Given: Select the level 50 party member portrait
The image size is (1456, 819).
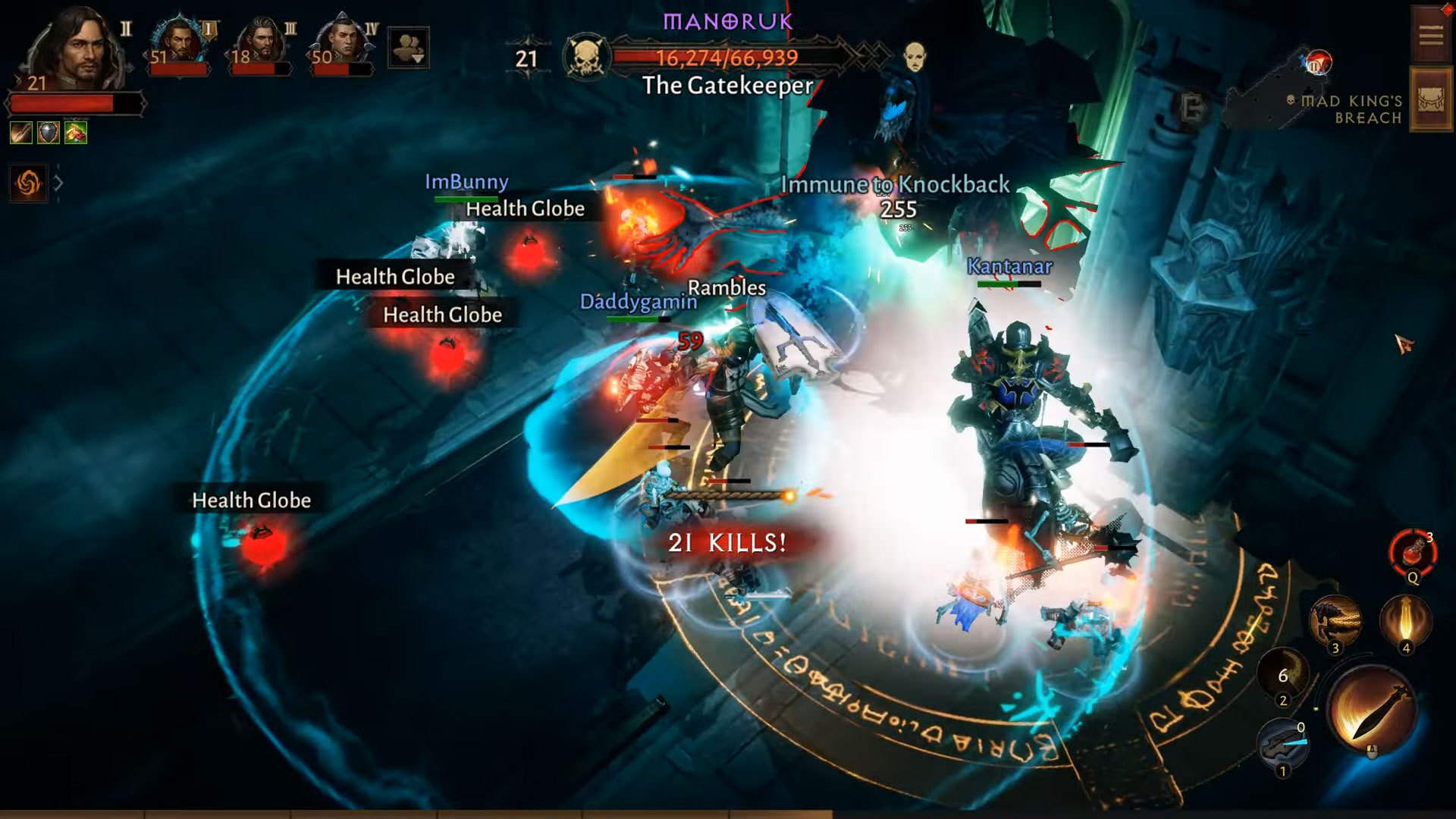Looking at the screenshot, I should [342, 42].
